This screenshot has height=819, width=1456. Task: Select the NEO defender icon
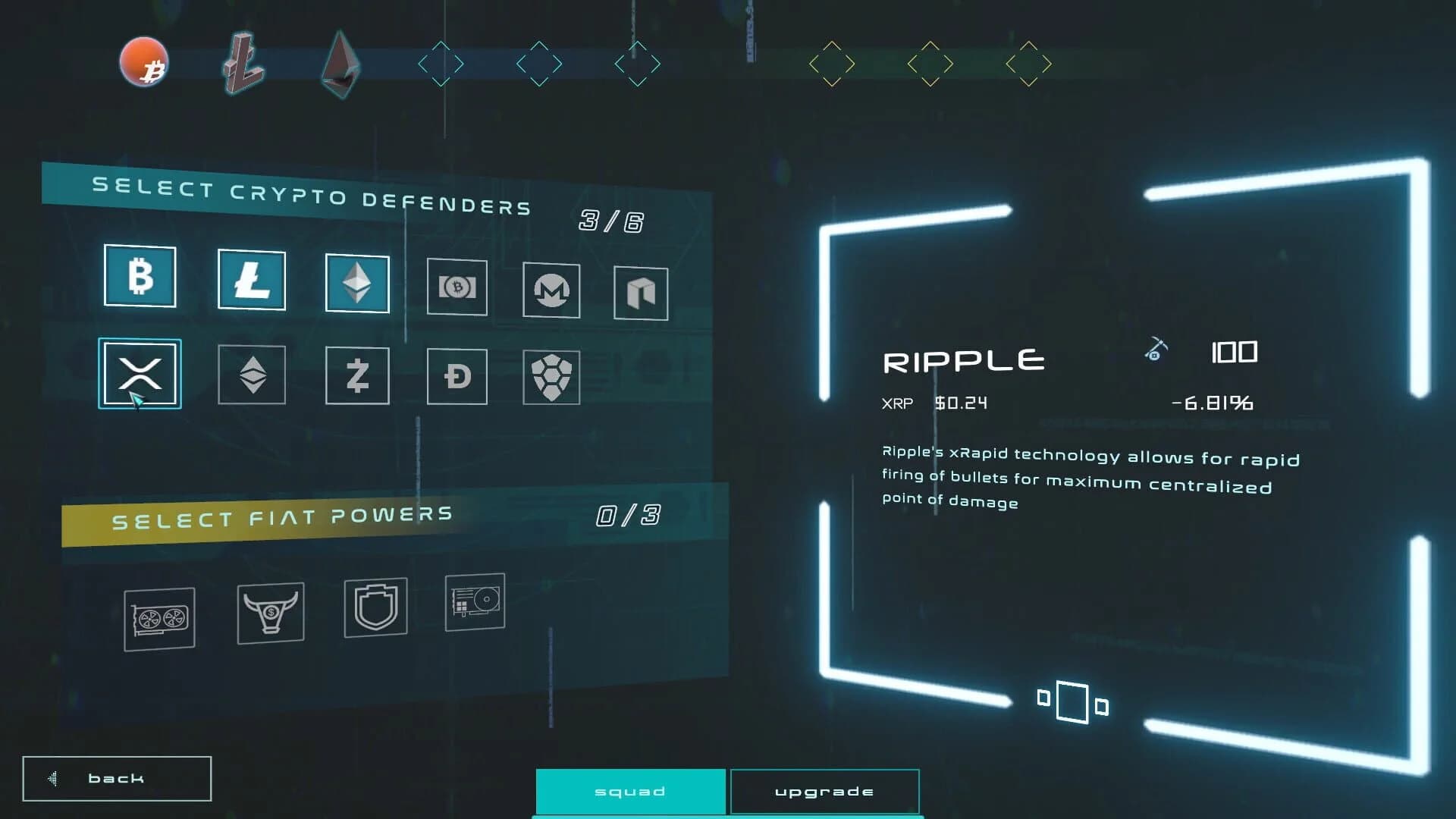pos(641,294)
